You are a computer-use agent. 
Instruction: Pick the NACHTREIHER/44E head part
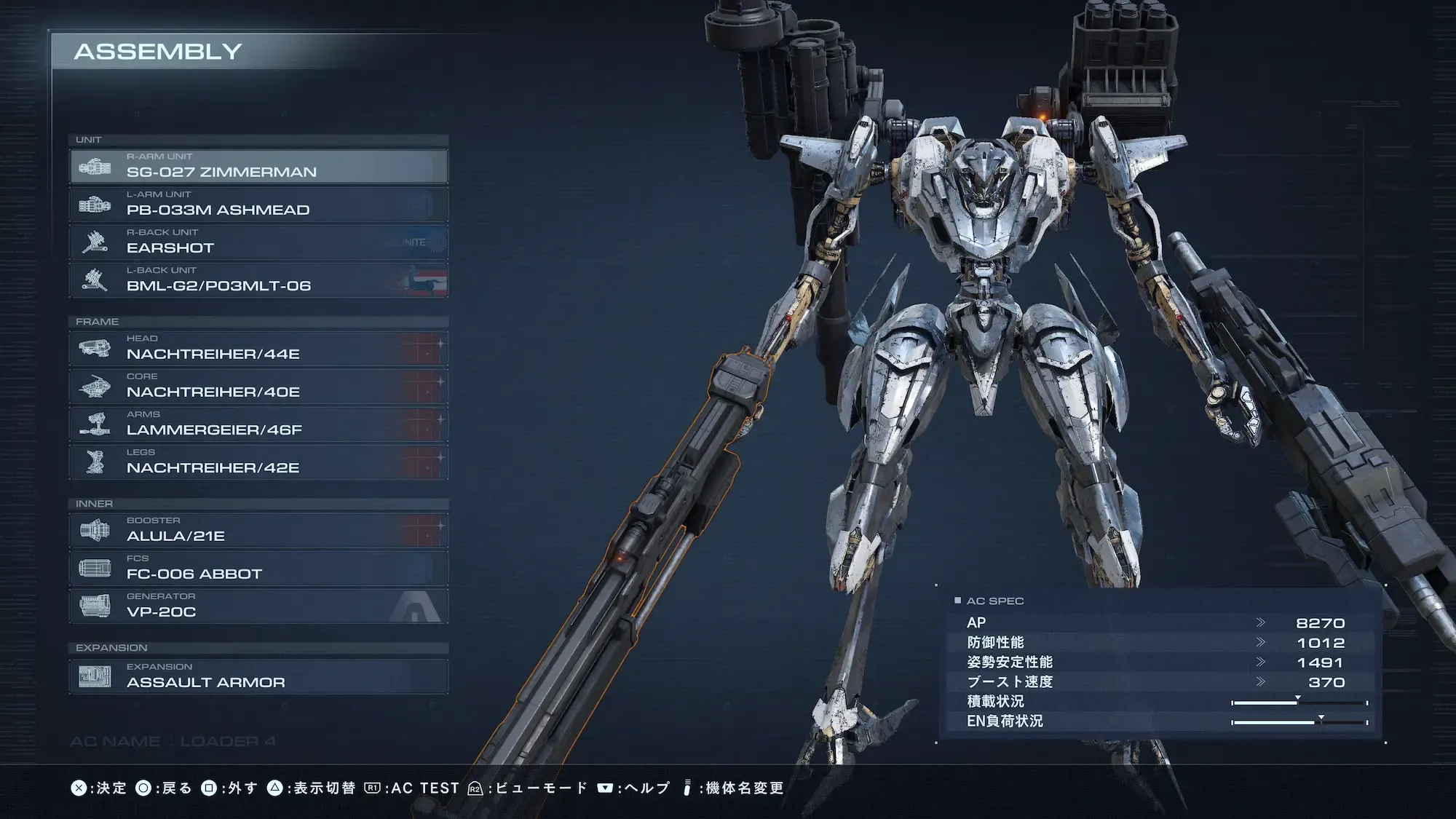pos(258,349)
